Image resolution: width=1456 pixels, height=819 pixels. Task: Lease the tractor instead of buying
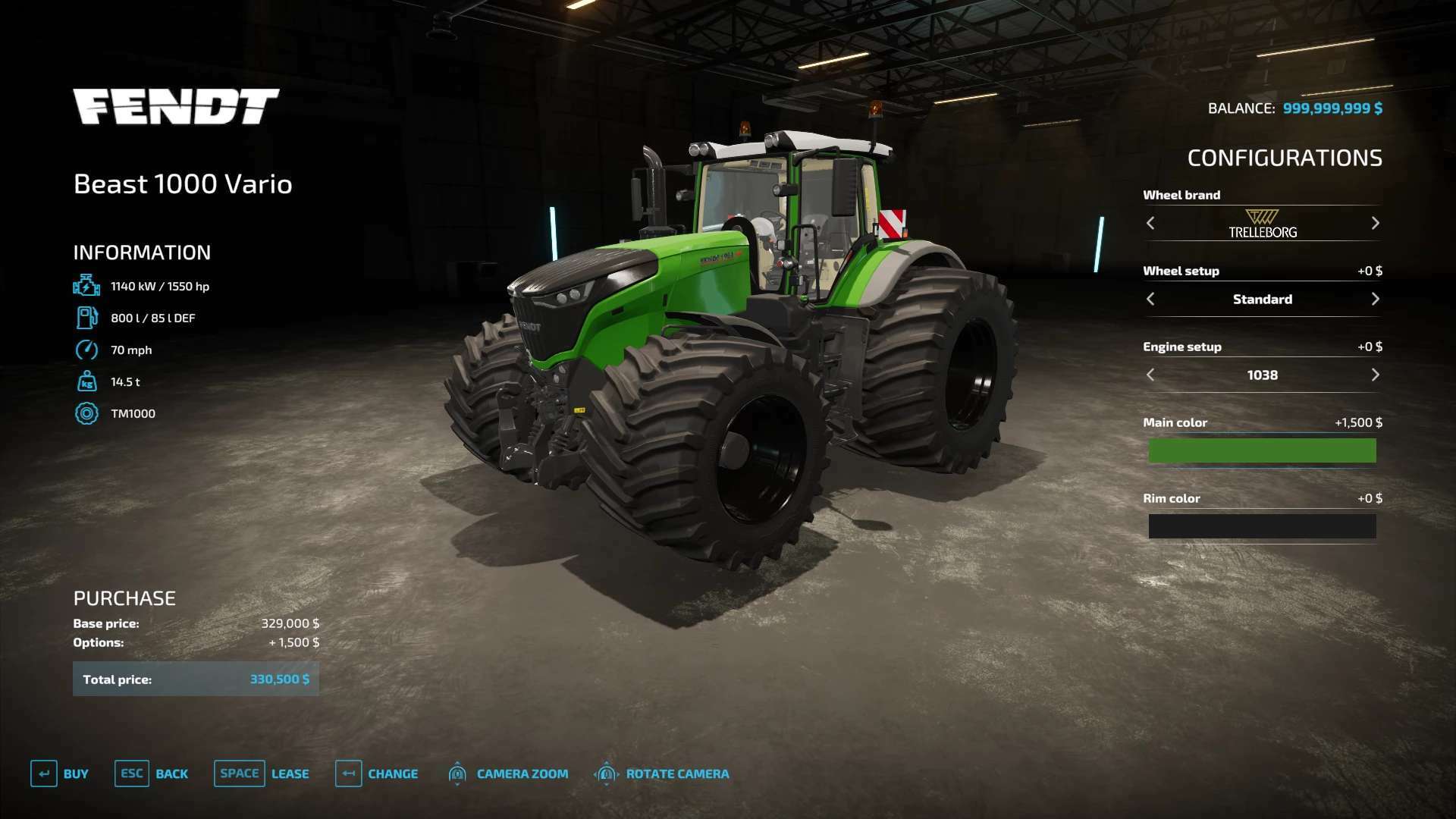click(x=262, y=773)
